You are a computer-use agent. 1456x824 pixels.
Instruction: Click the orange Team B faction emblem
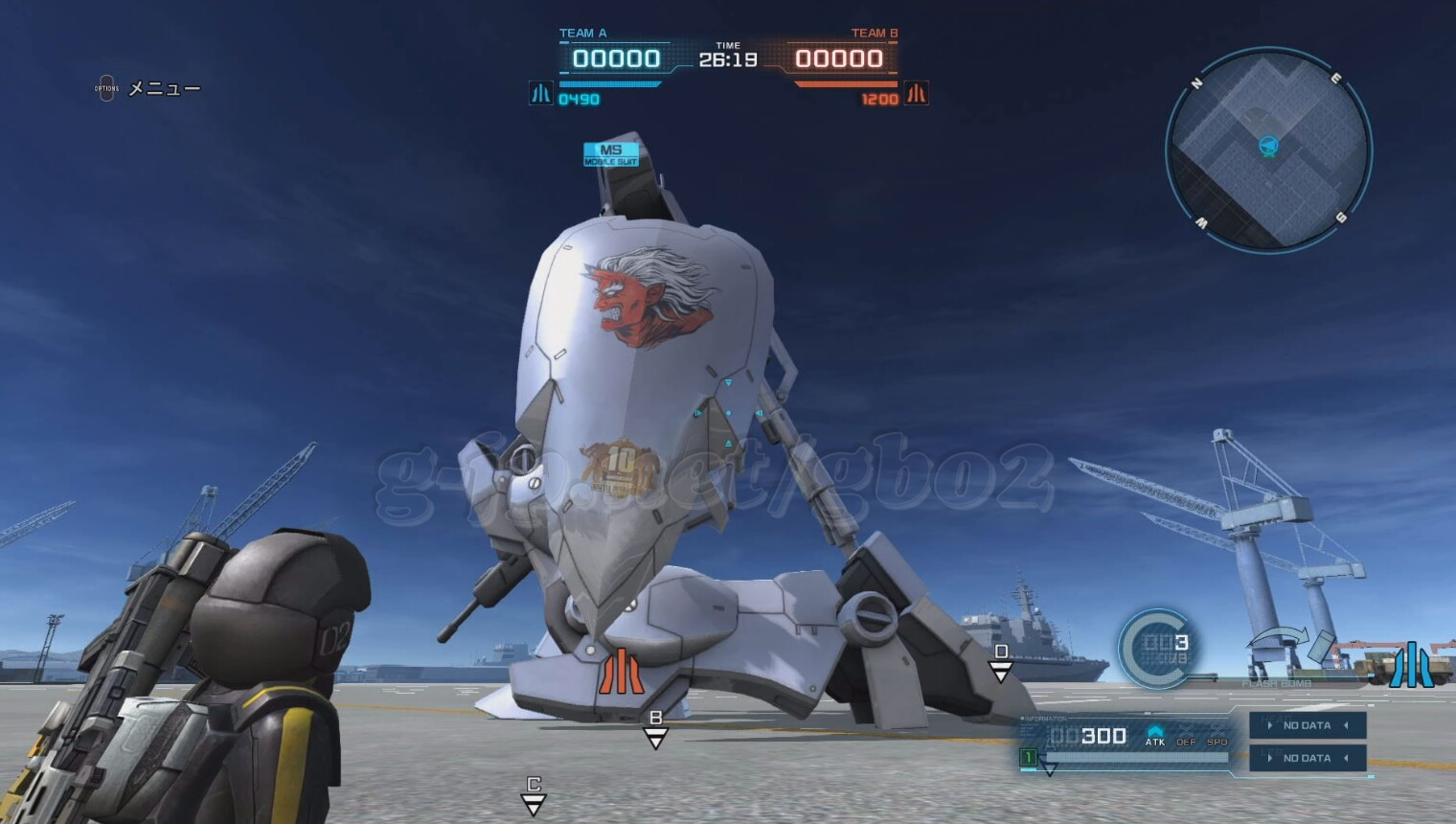point(917,94)
